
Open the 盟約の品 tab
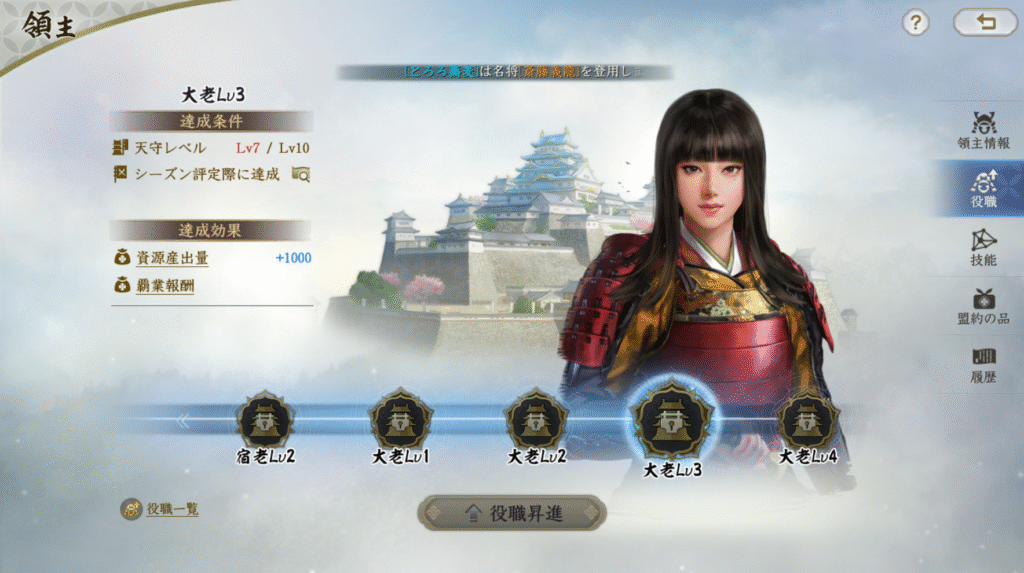pyautogui.click(x=983, y=304)
